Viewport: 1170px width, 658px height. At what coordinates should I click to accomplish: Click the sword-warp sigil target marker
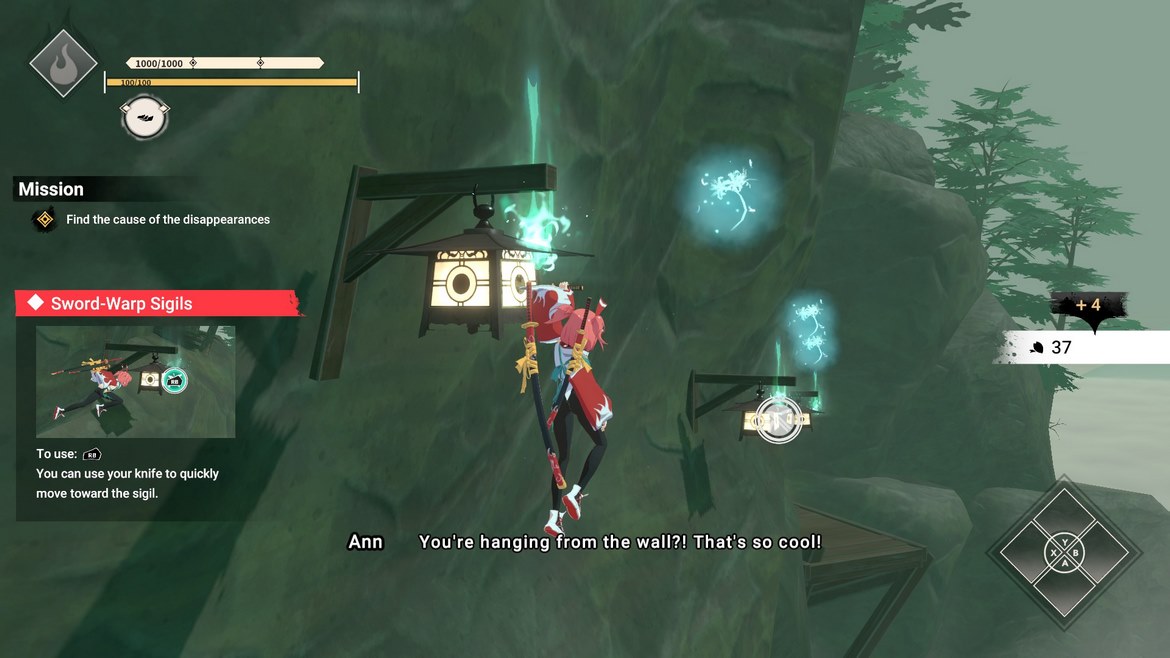(x=778, y=419)
